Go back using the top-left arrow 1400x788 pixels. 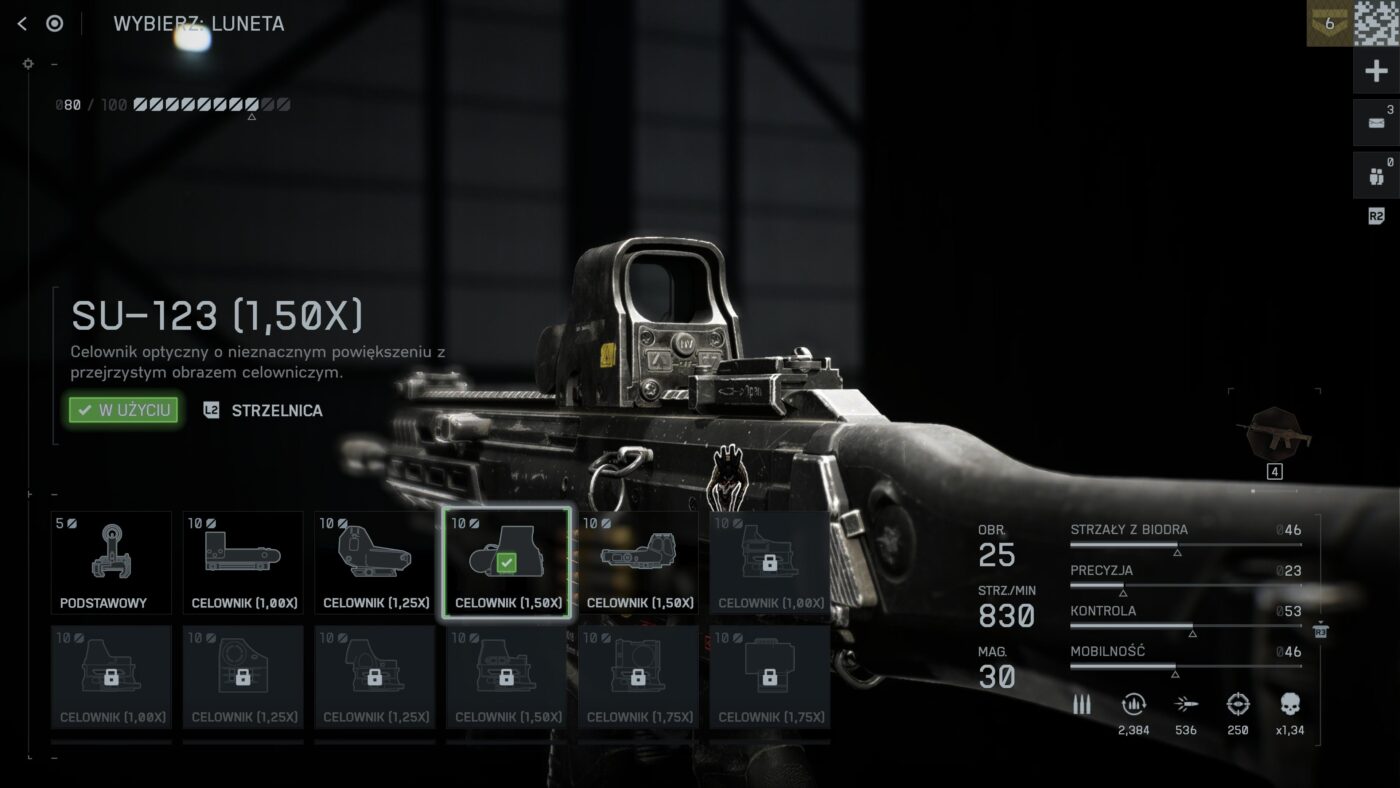22,24
